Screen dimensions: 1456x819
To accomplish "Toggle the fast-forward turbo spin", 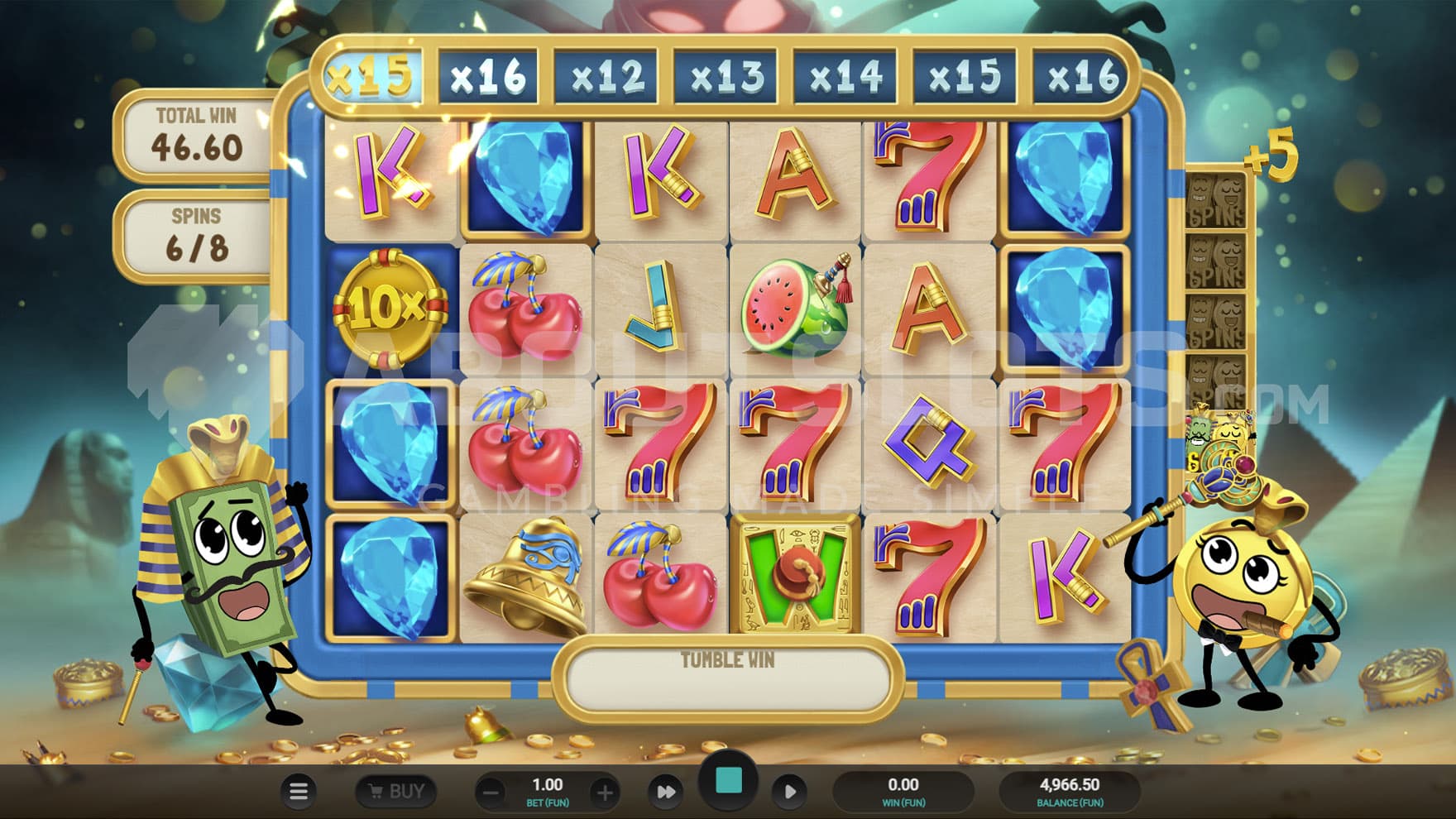I will pyautogui.click(x=666, y=792).
